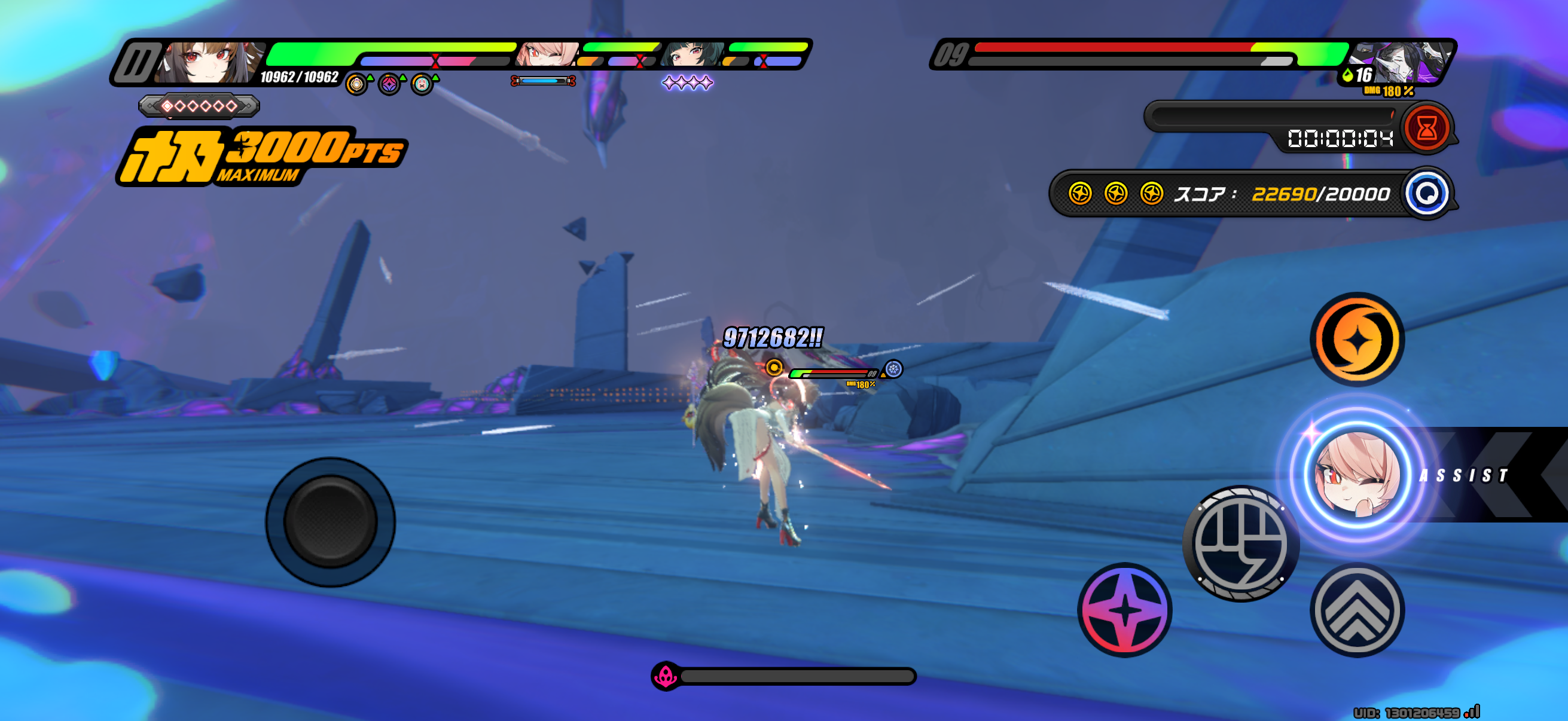Click the red hourglass timer icon
This screenshot has height=721, width=1568.
(x=1426, y=129)
